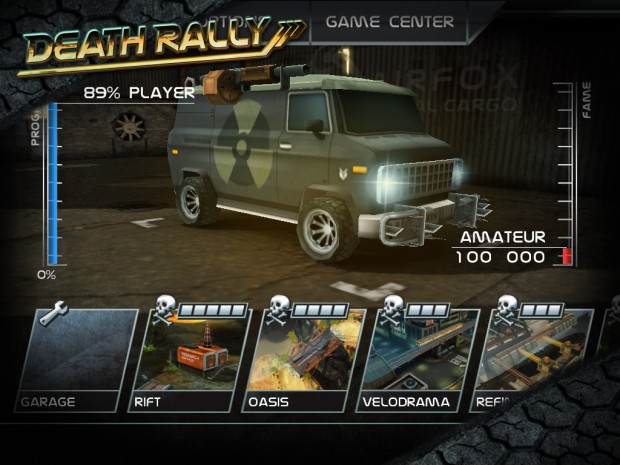Viewport: 620px width, 465px height.
Task: Open the Game Center tab
Action: 389,21
